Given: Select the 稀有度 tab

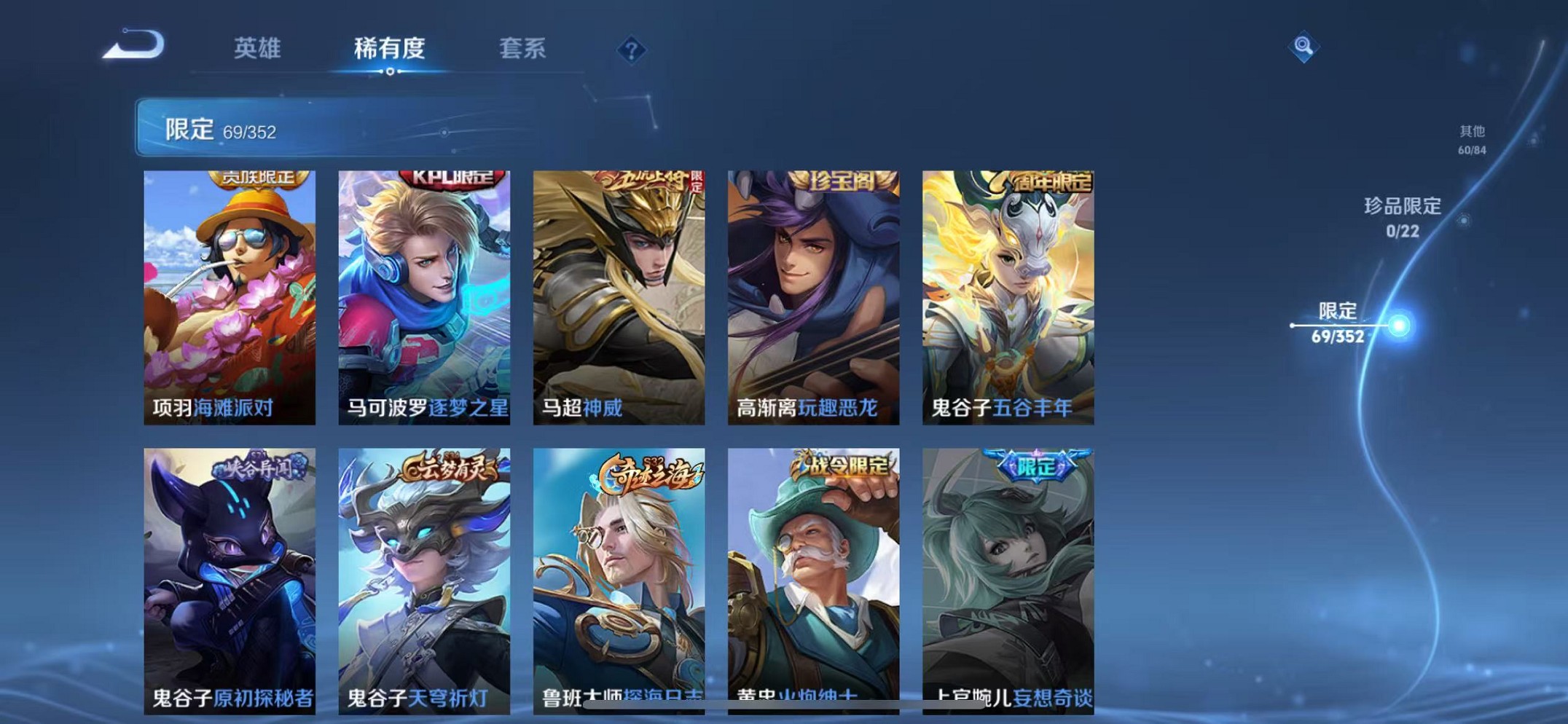Looking at the screenshot, I should click(x=388, y=50).
